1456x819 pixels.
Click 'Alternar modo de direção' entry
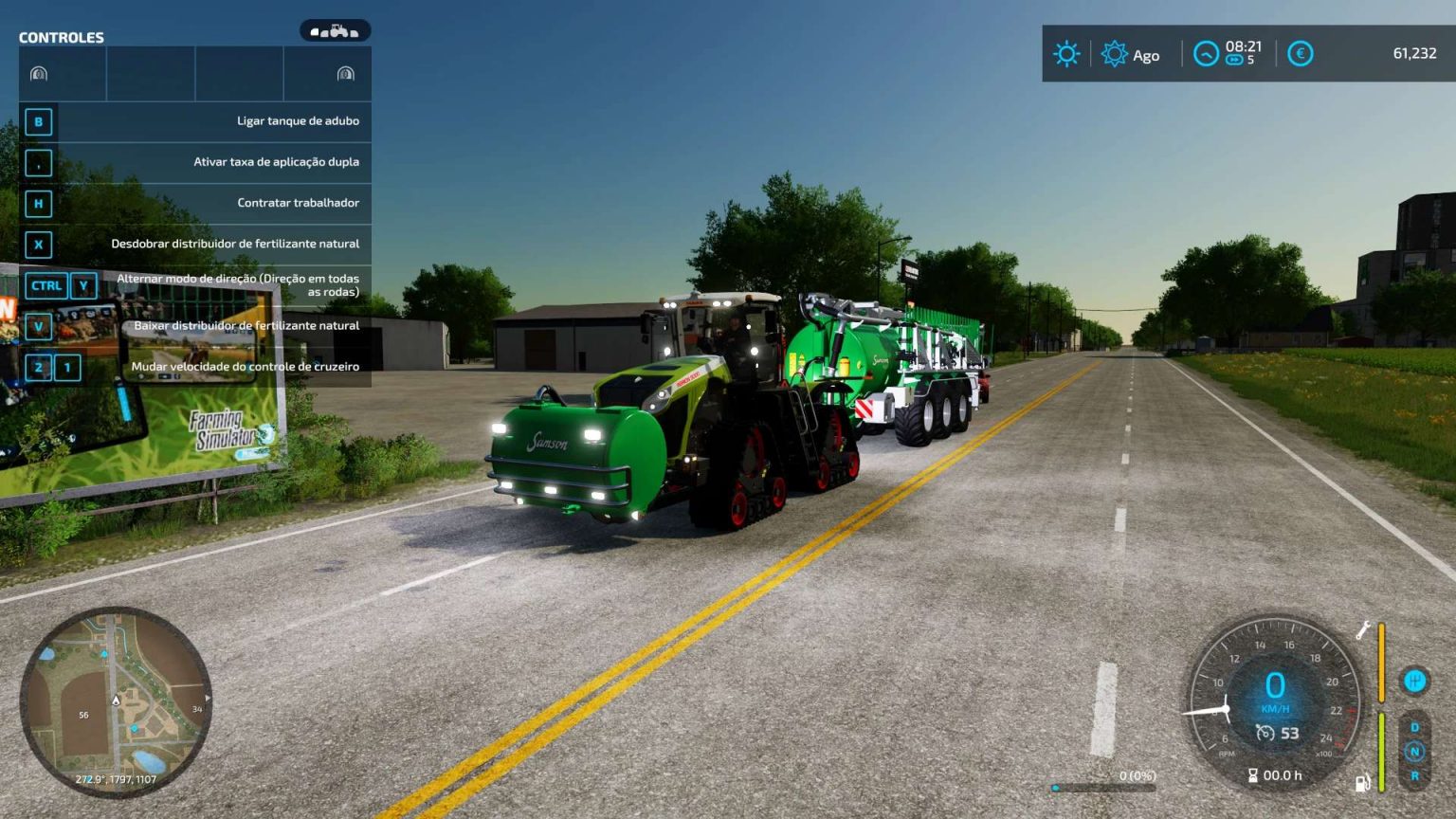235,285
